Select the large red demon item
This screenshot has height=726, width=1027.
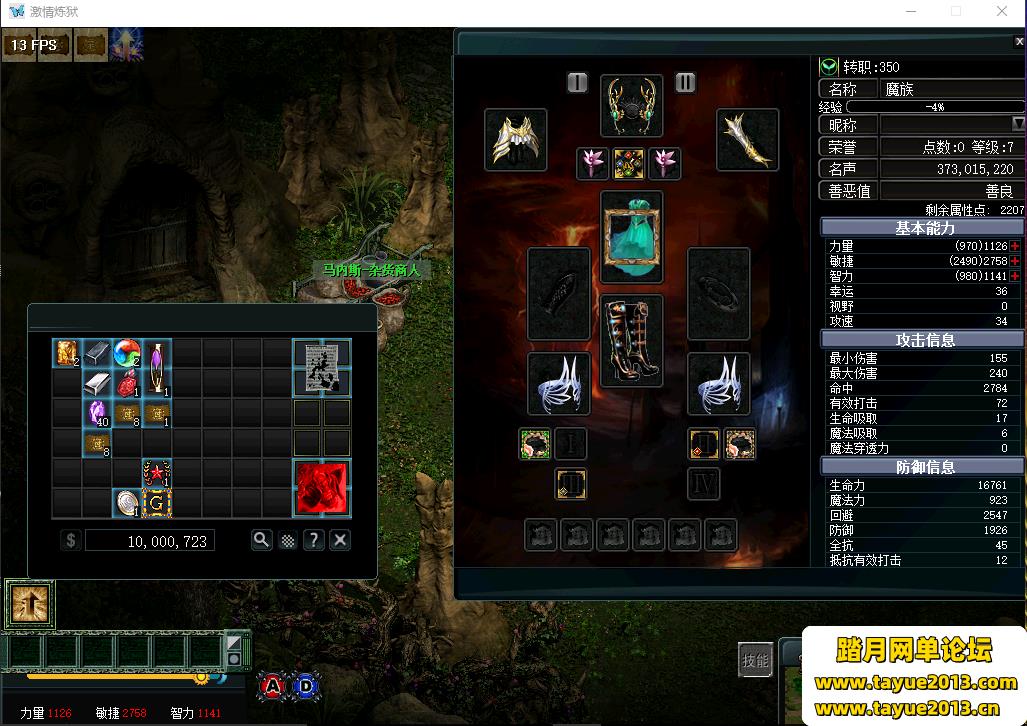click(x=322, y=488)
